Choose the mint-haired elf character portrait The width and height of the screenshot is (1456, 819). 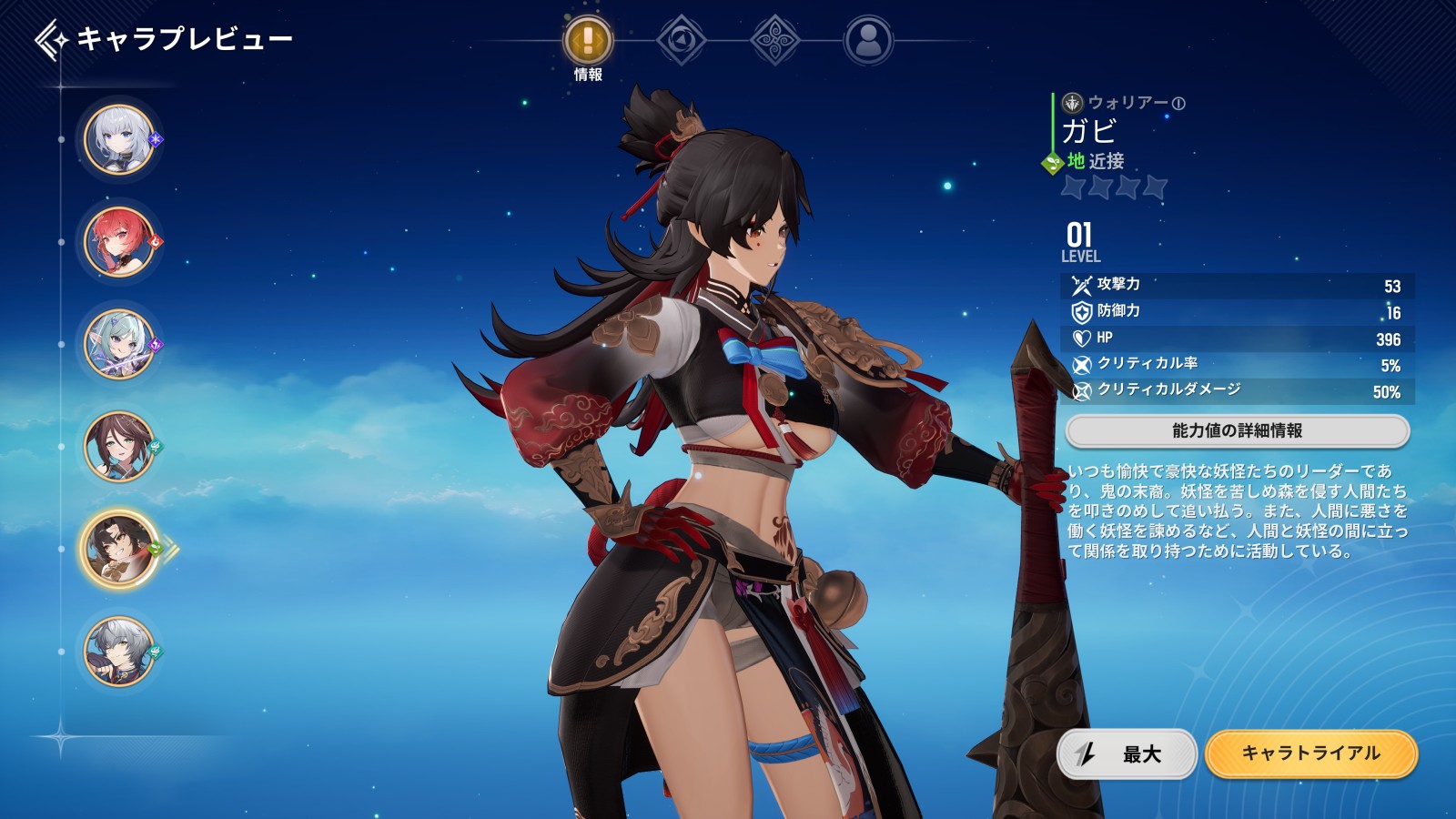(x=119, y=344)
